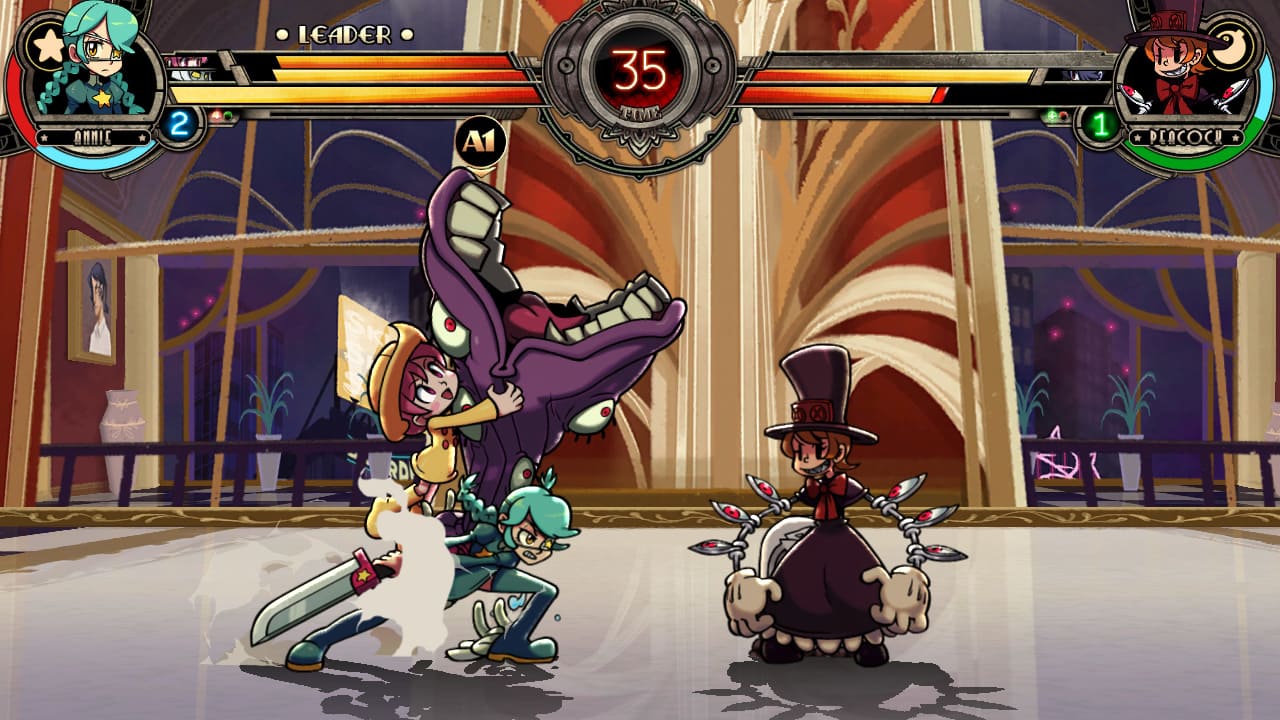
Task: Click the star on Annie's portrait eyepatch
Action: pos(117,54)
